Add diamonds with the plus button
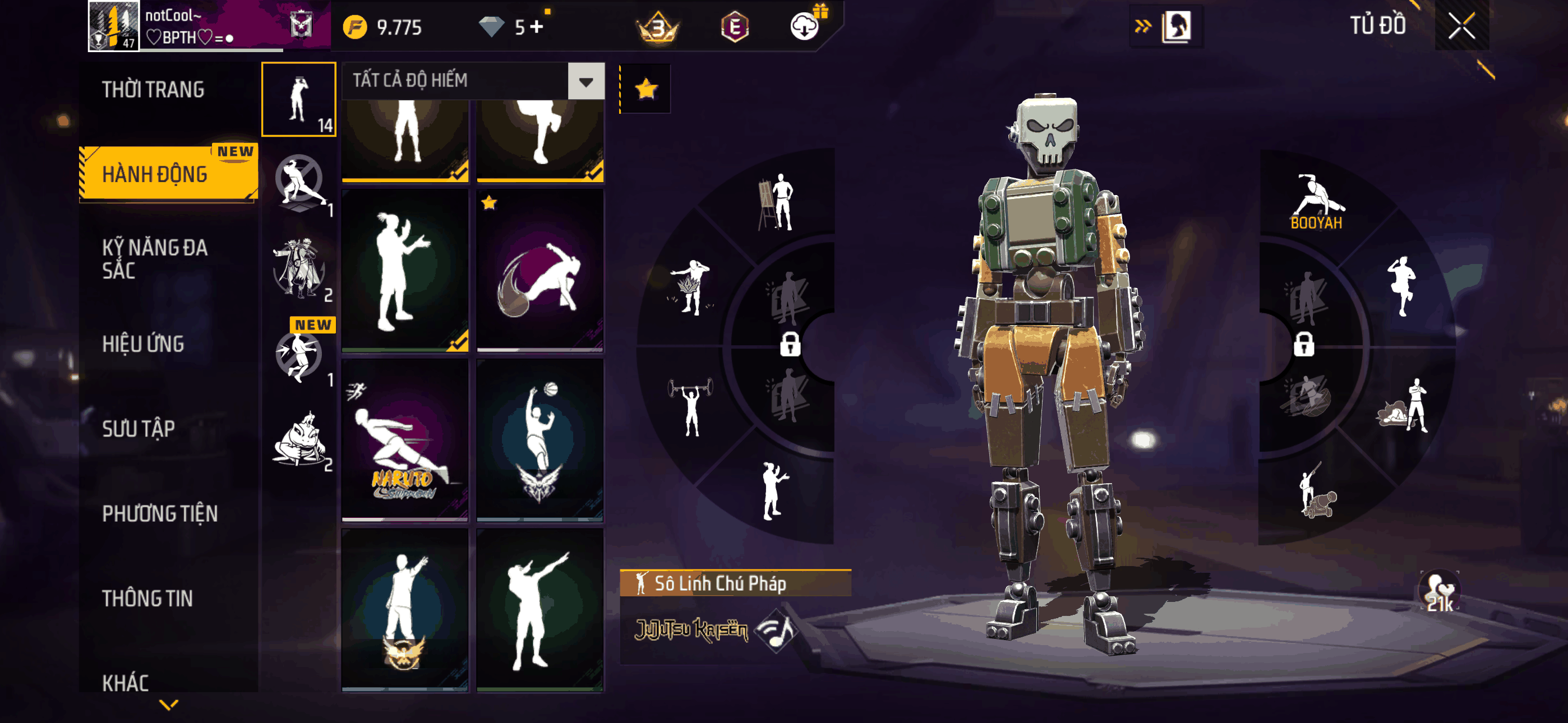The height and width of the screenshot is (723, 1568). [536, 27]
